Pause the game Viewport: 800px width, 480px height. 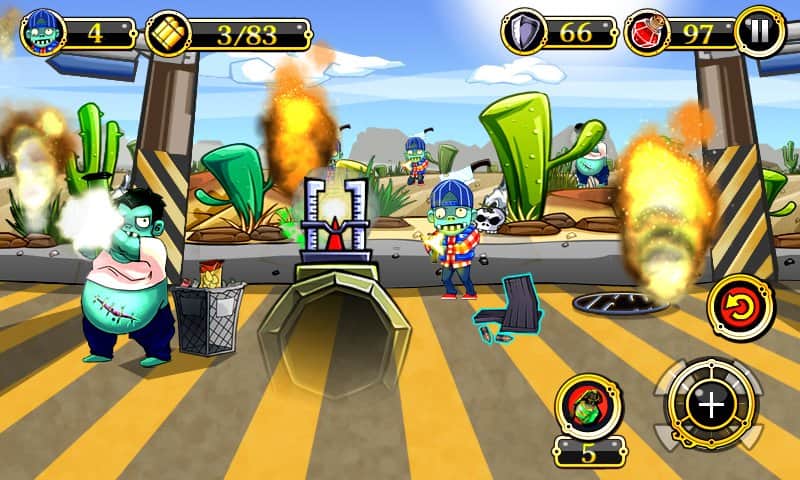[760, 31]
